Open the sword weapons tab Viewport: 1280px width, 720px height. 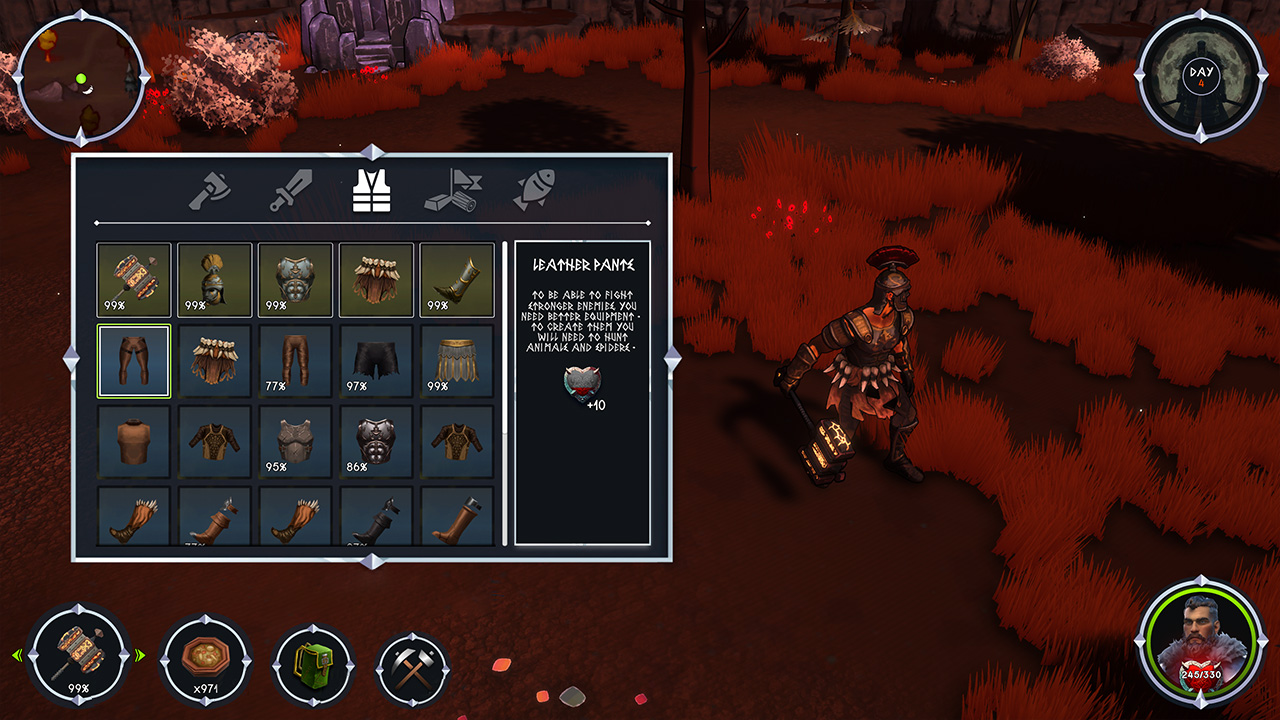(291, 190)
